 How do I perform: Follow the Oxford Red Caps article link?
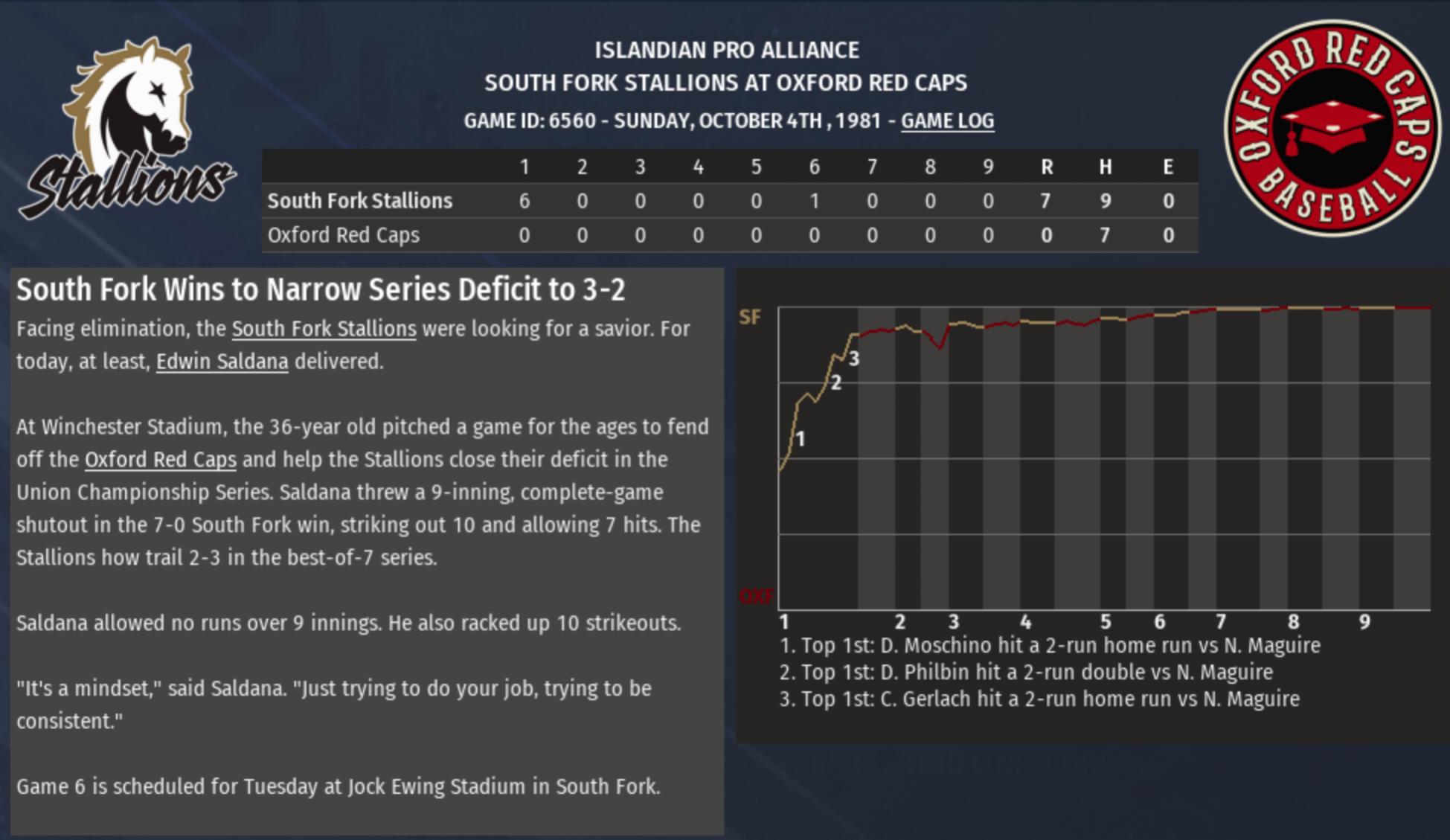pos(160,460)
